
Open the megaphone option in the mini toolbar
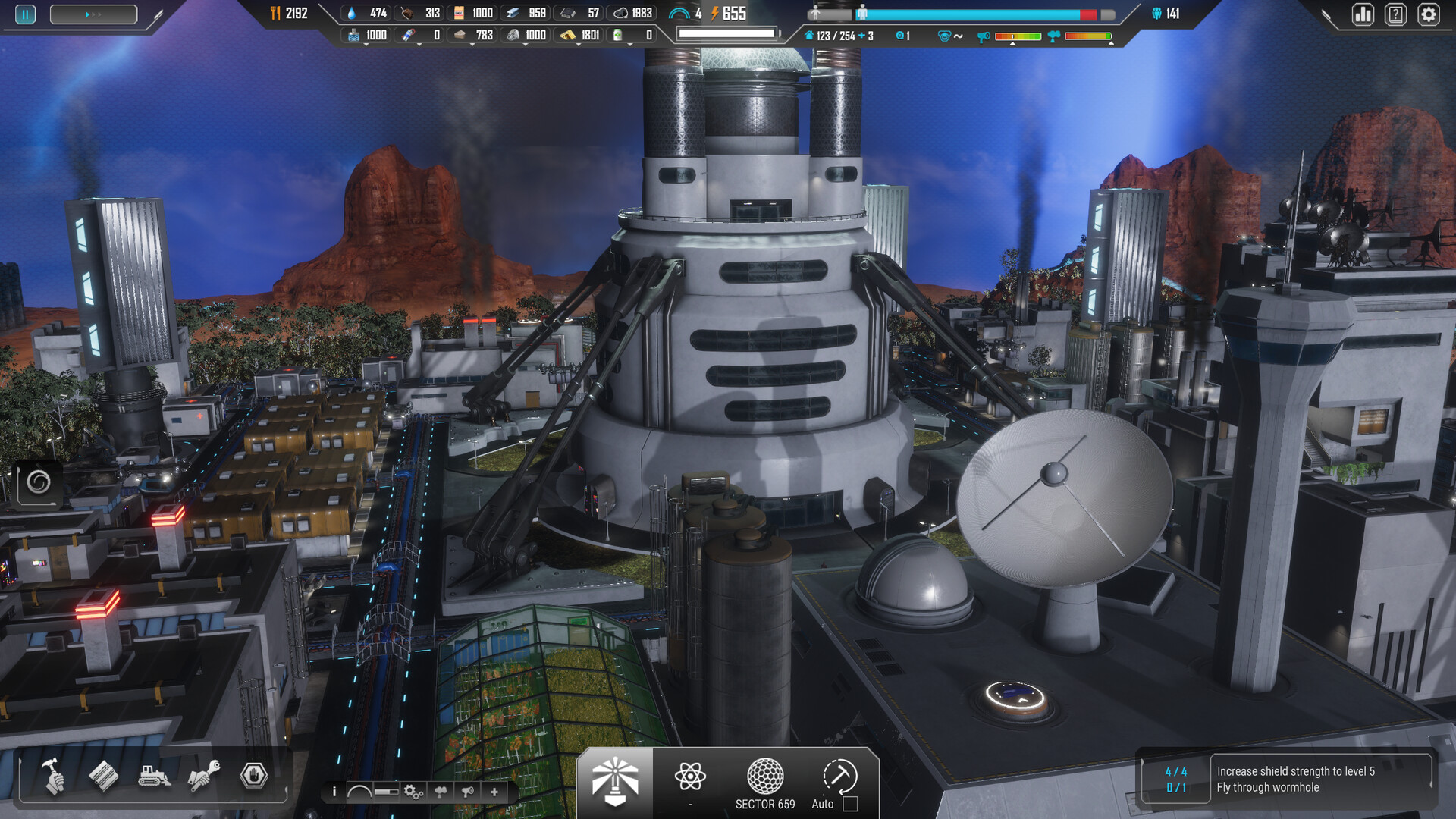pyautogui.click(x=466, y=792)
